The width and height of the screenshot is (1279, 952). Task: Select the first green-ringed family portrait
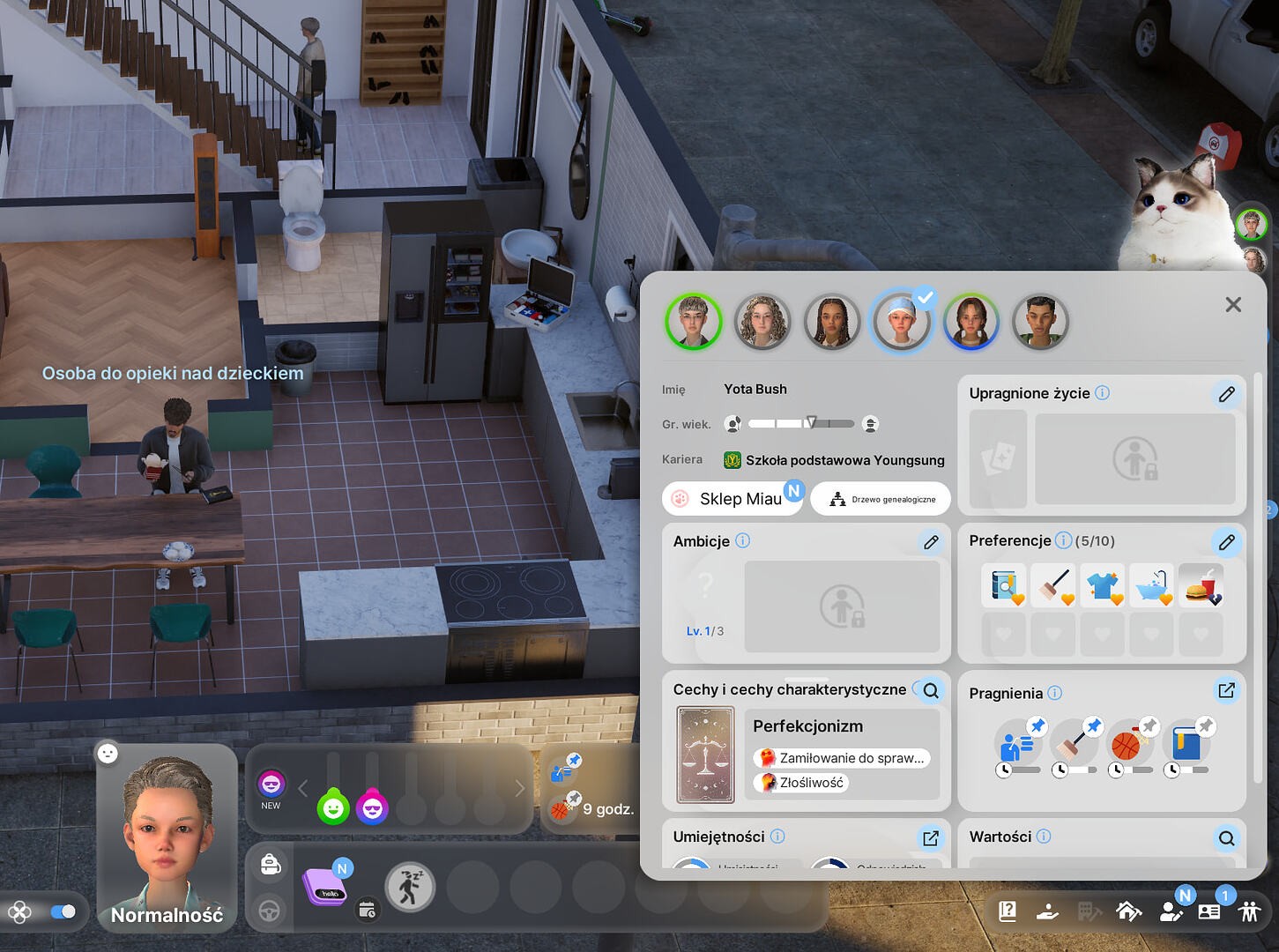point(694,322)
